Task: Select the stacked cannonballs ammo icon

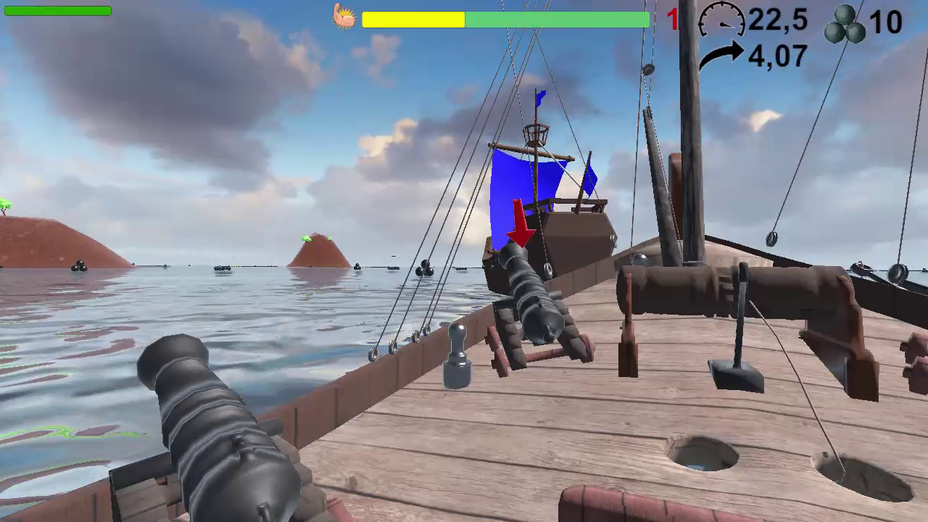Action: click(844, 24)
